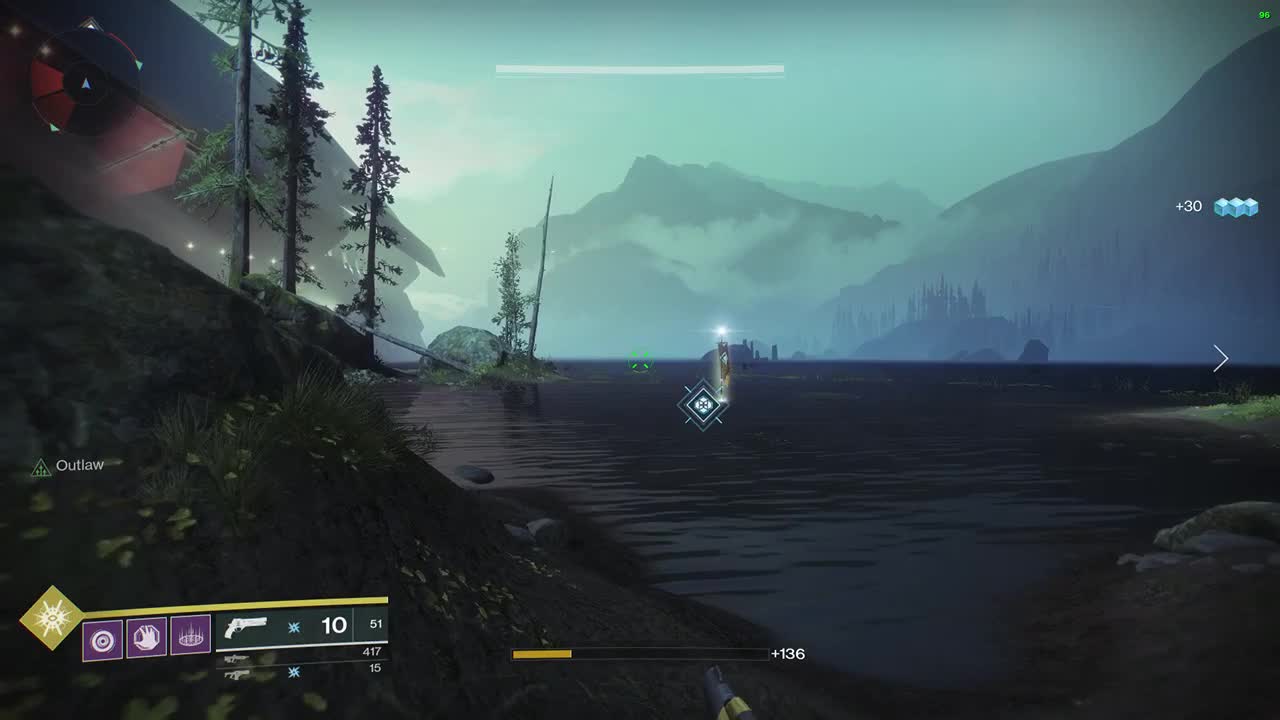Activate the rift class ability icon
Image resolution: width=1280 pixels, height=720 pixels.
(x=190, y=635)
